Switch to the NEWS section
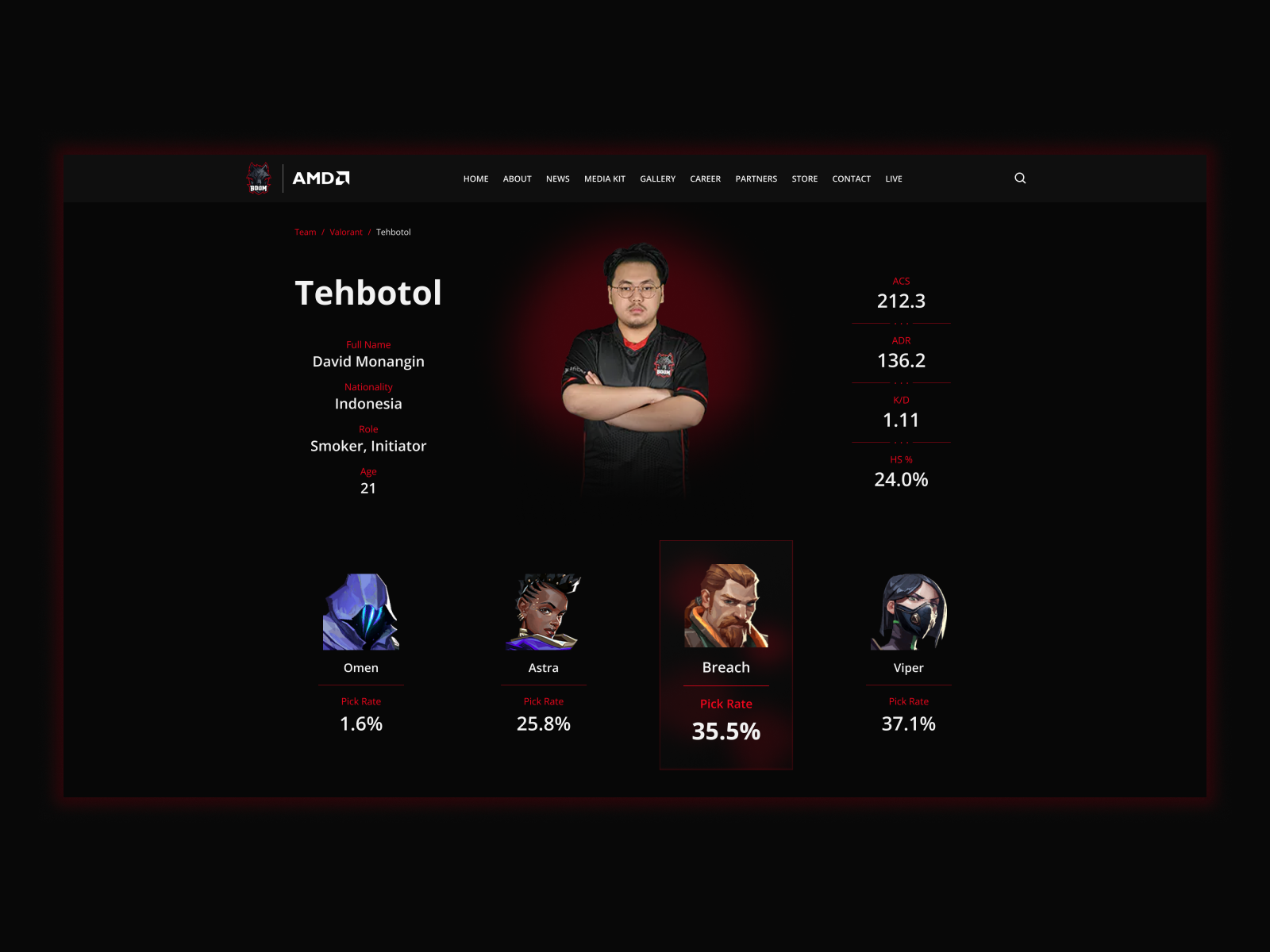 pos(558,178)
